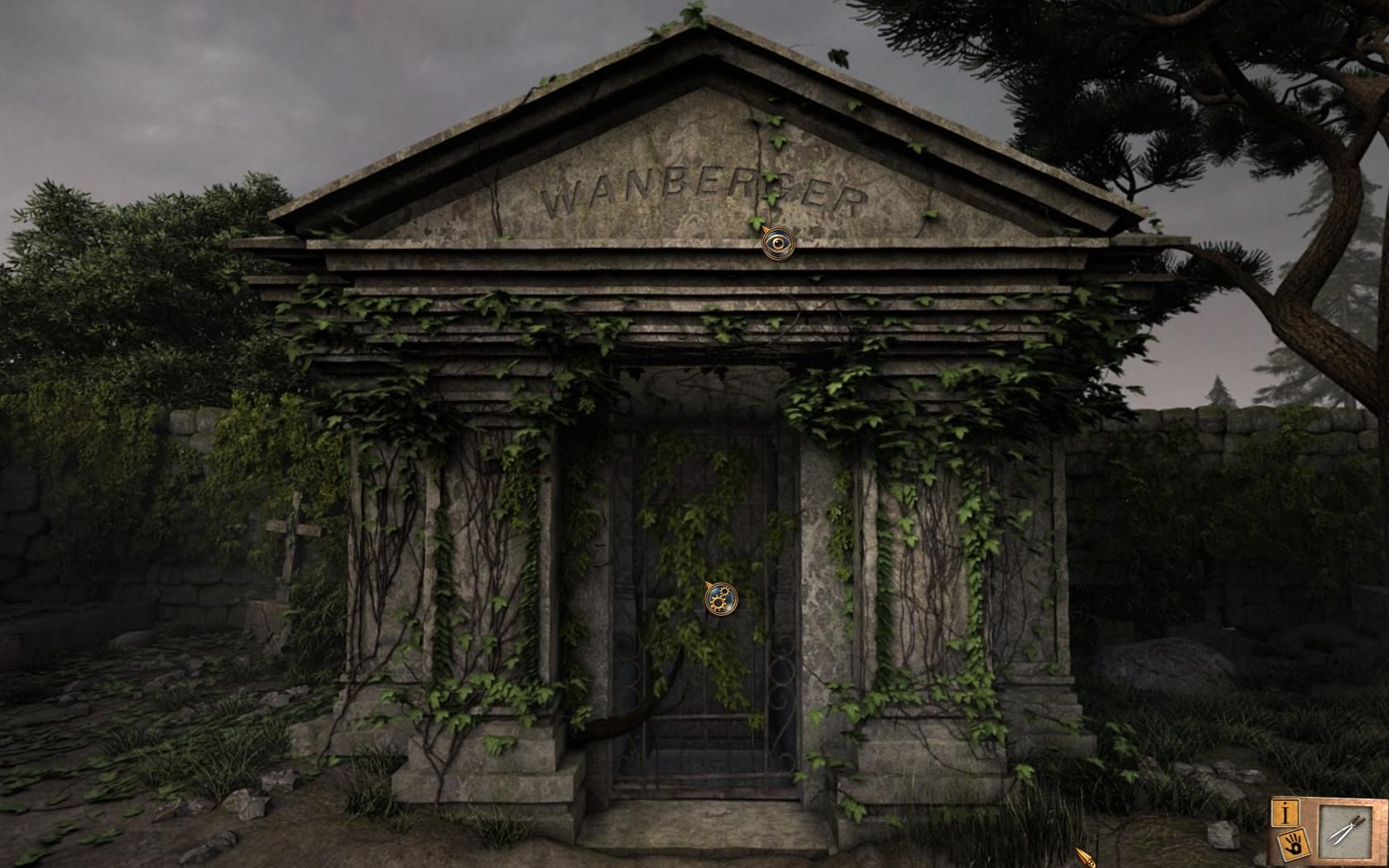Open the inventory with the 'i' button
The image size is (1389, 868).
[x=1286, y=812]
